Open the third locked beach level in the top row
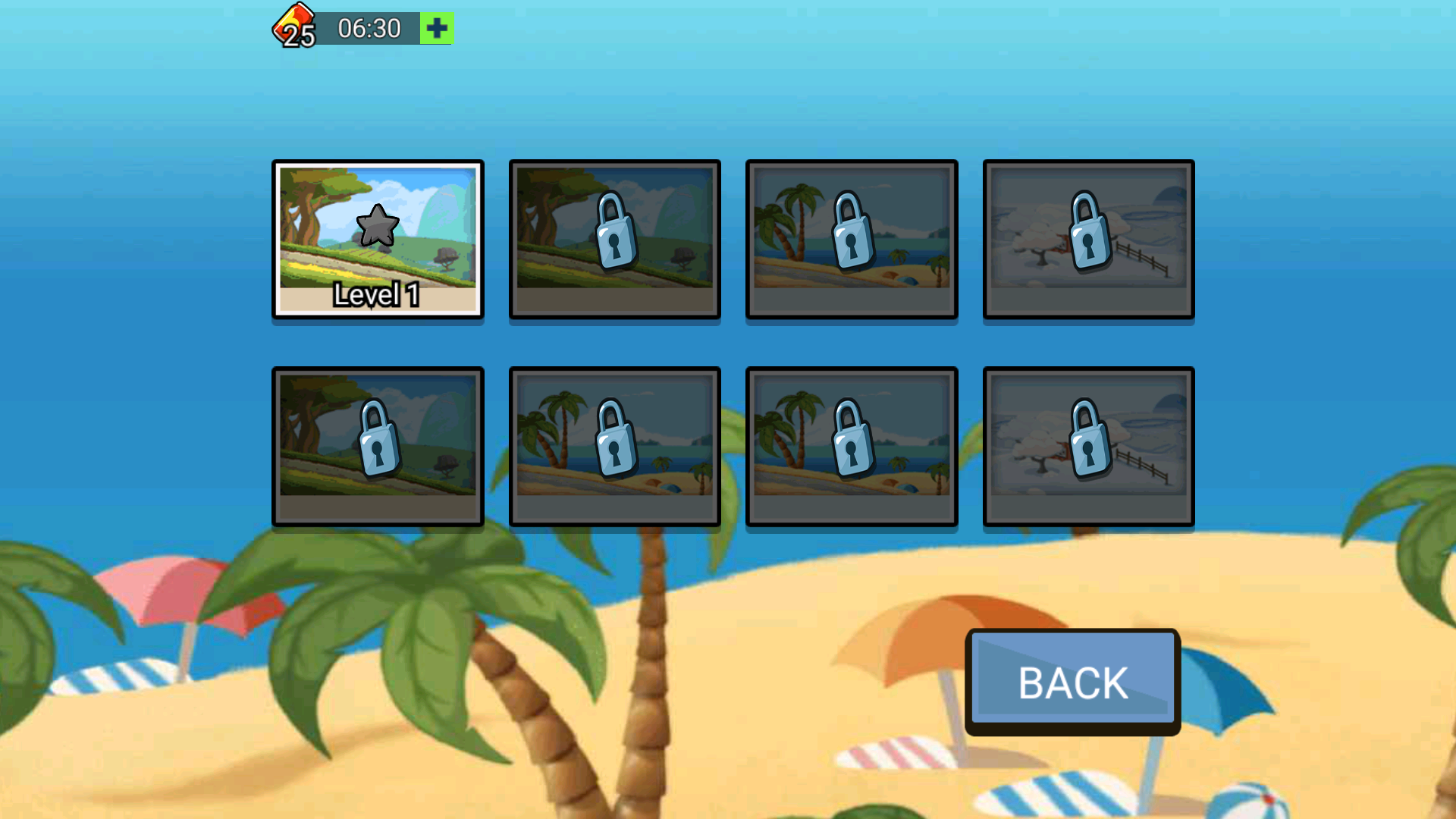This screenshot has height=819, width=1456. 852,240
